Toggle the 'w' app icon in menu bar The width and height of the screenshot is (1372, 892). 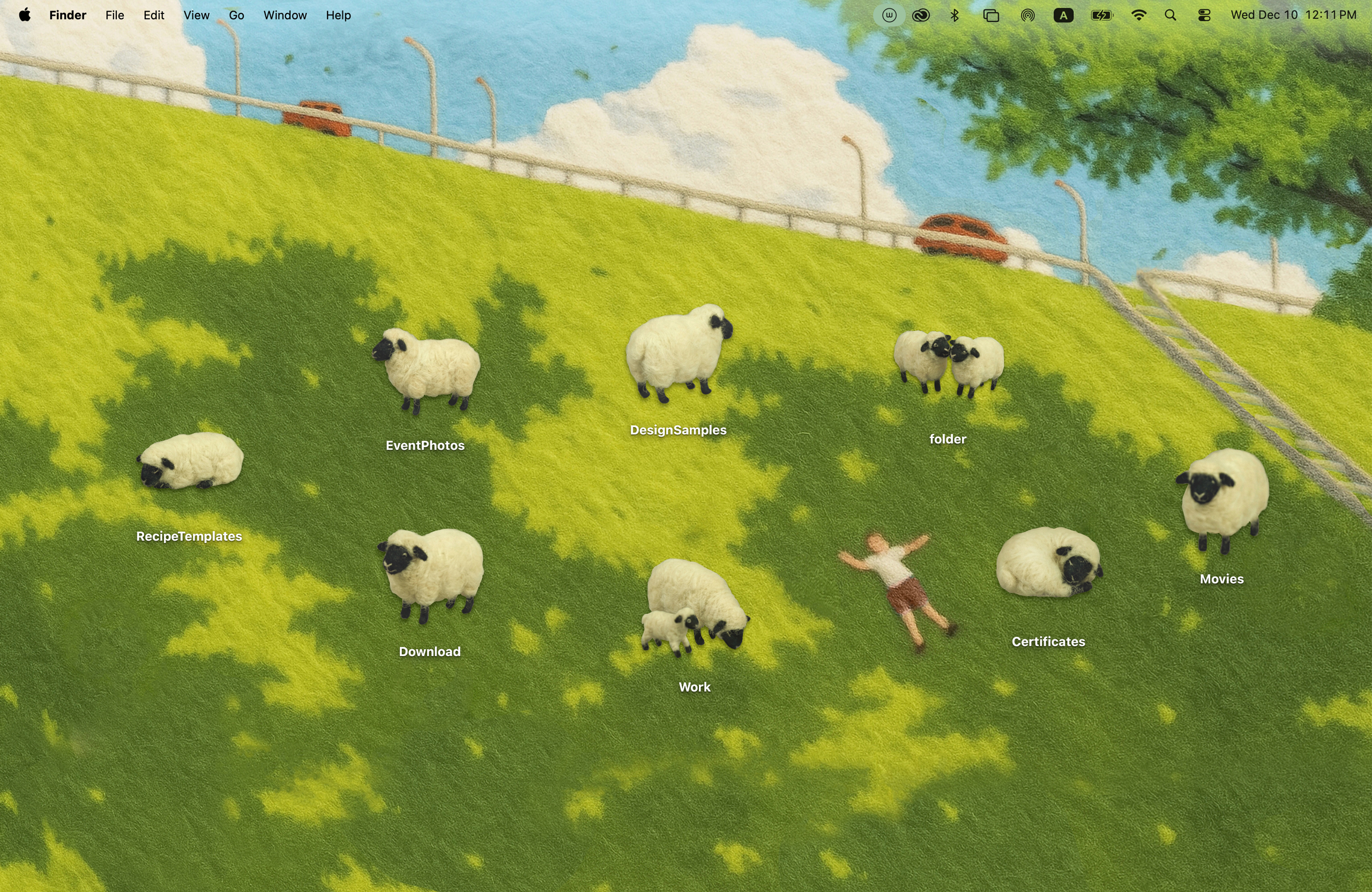[890, 15]
